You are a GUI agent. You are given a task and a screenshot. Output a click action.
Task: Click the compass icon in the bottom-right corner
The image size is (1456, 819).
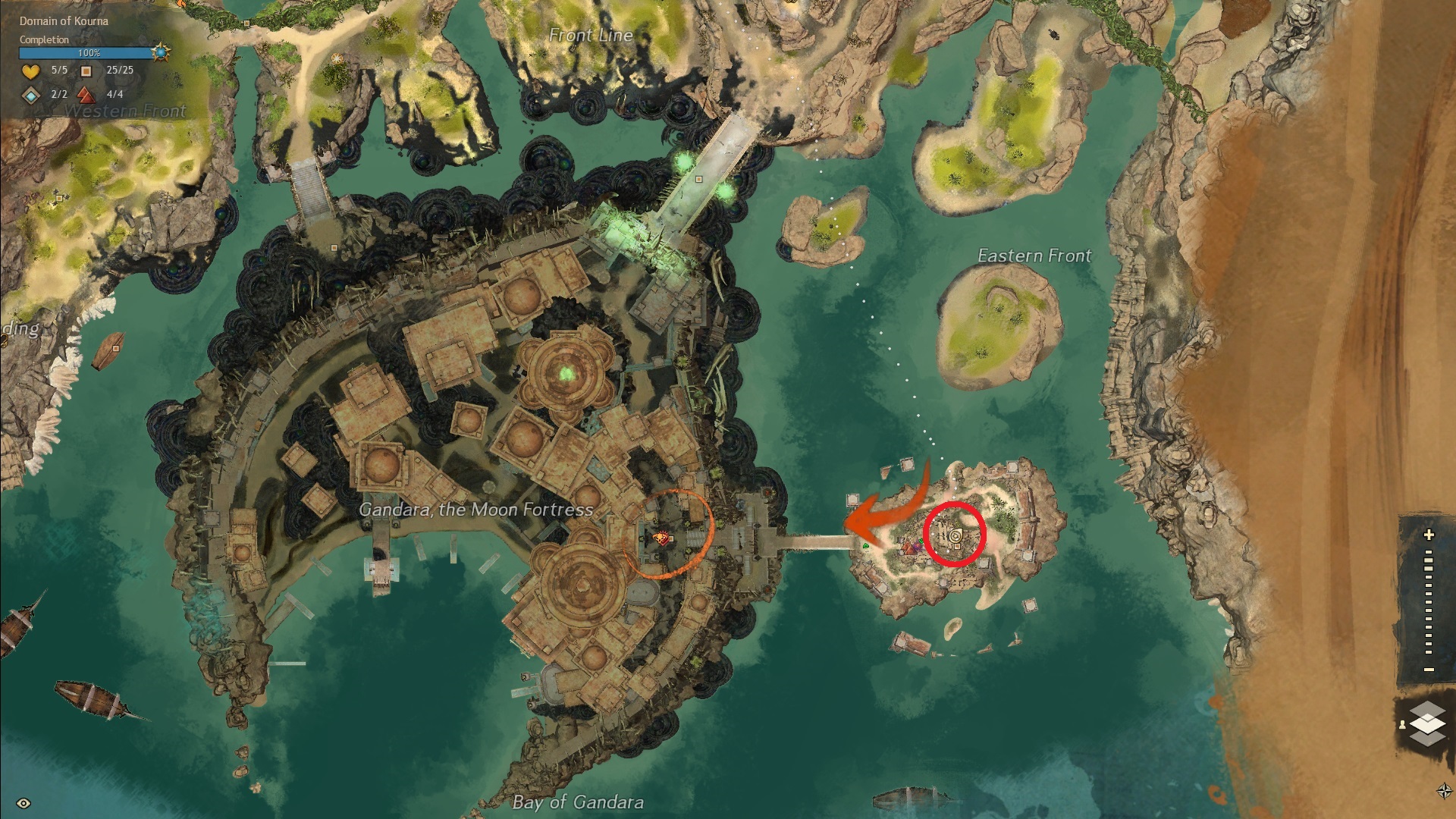point(1444,791)
